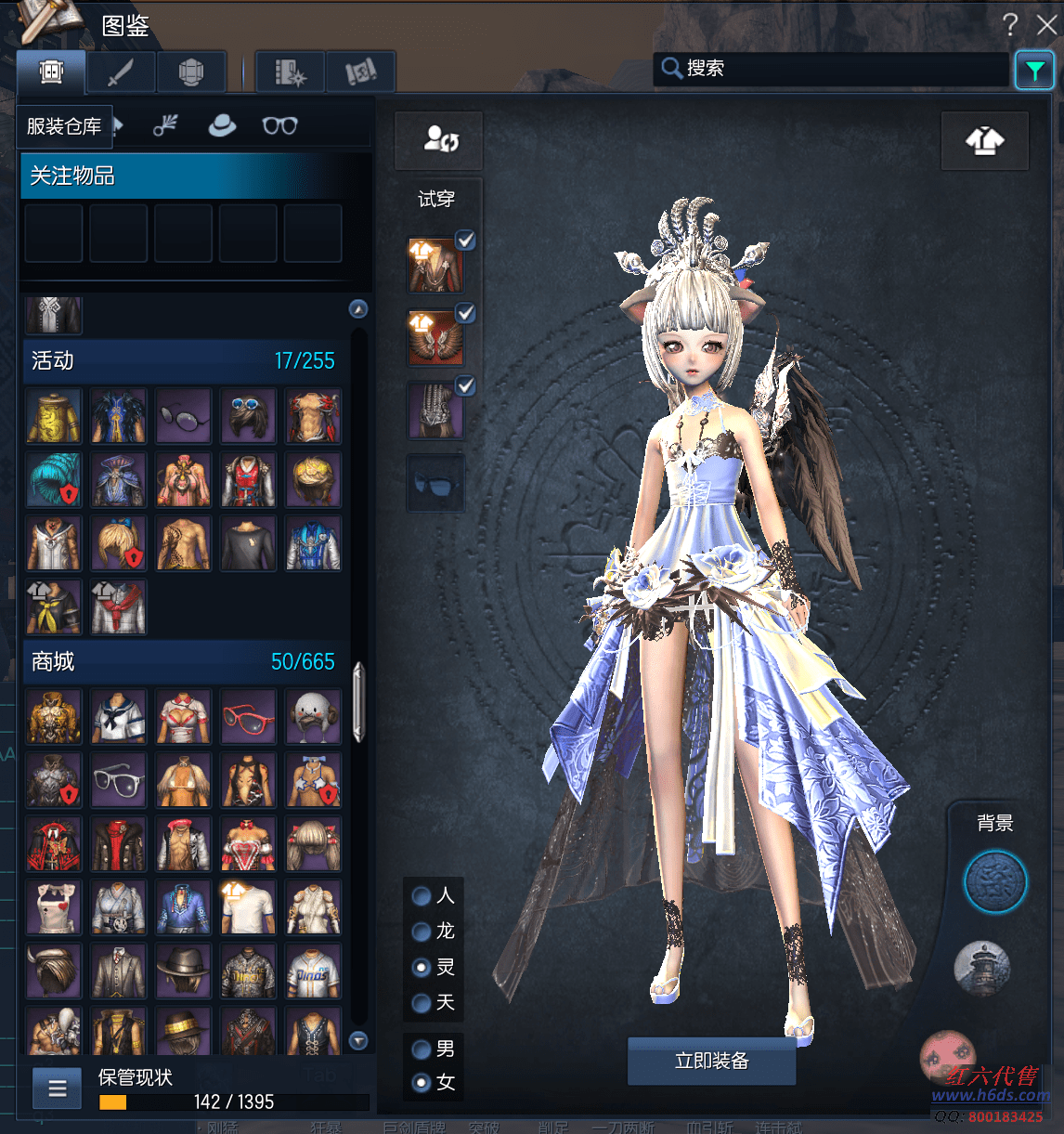Click the 立即装备 equip button
Viewport: 1064px width, 1134px height.
[x=711, y=1061]
